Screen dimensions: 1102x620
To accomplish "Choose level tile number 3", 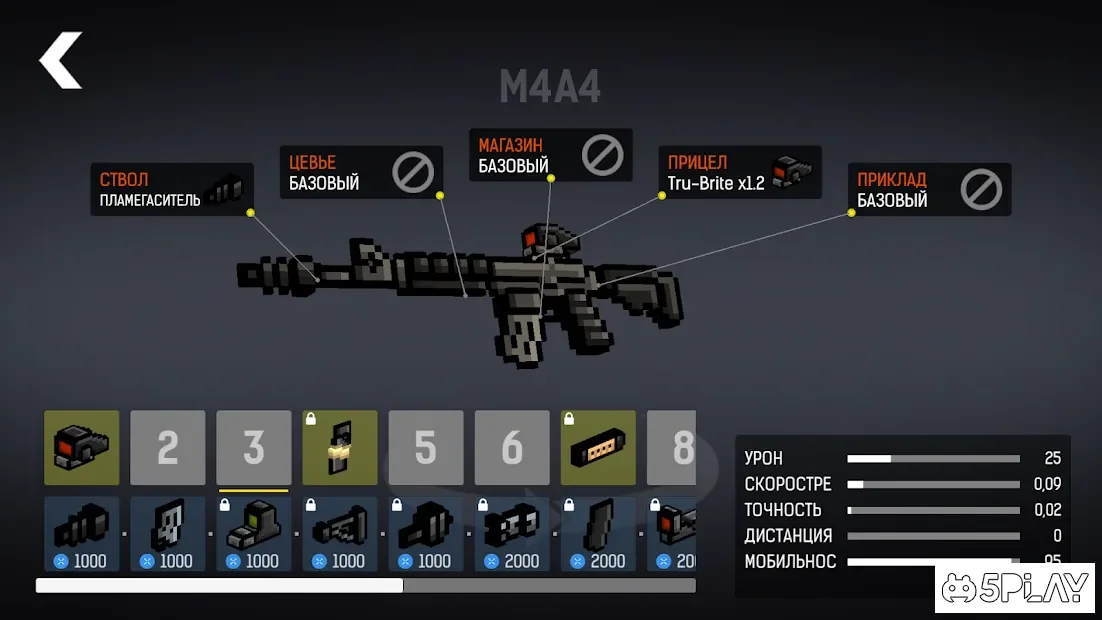I will coord(254,448).
